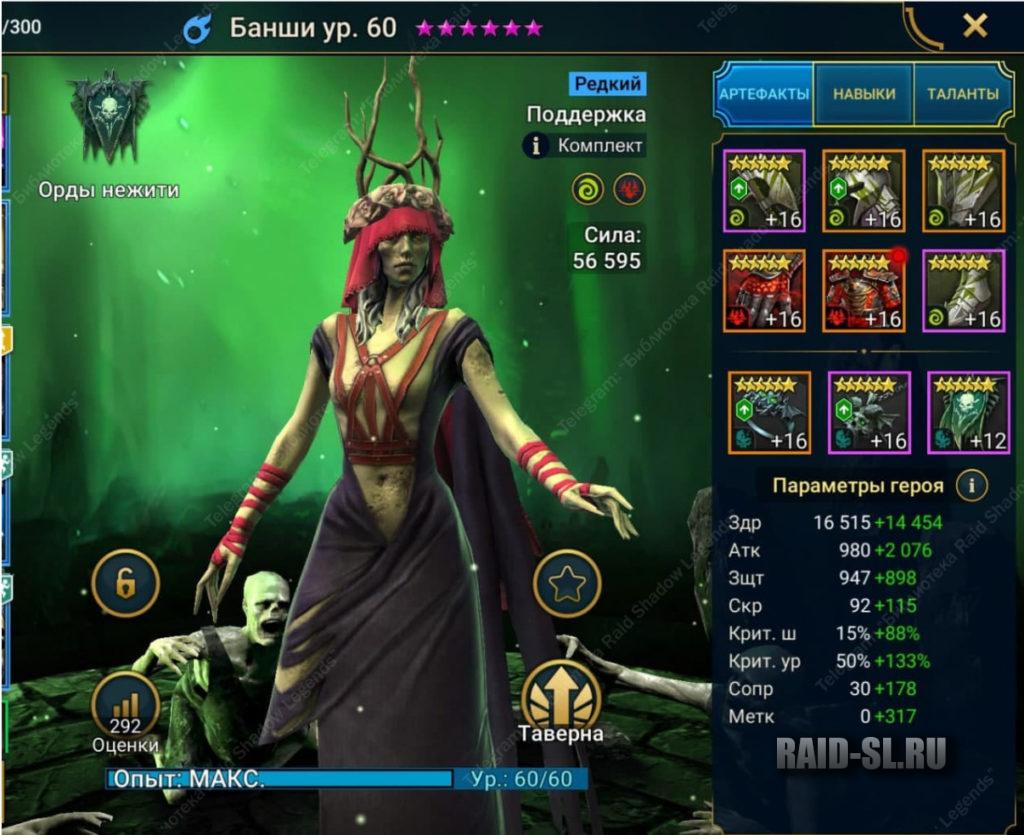The height and width of the screenshot is (835, 1024).
Task: Show hero parameters info
Action: pyautogui.click(x=971, y=487)
